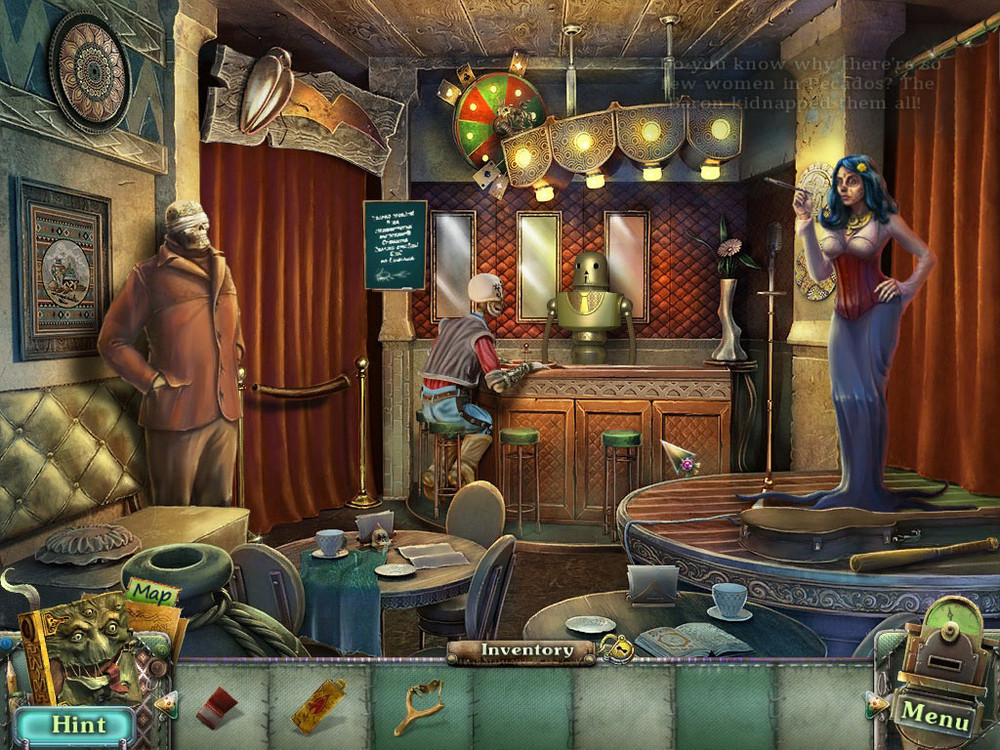Viewport: 1000px width, 750px height.
Task: Open the Map
Action: click(152, 593)
